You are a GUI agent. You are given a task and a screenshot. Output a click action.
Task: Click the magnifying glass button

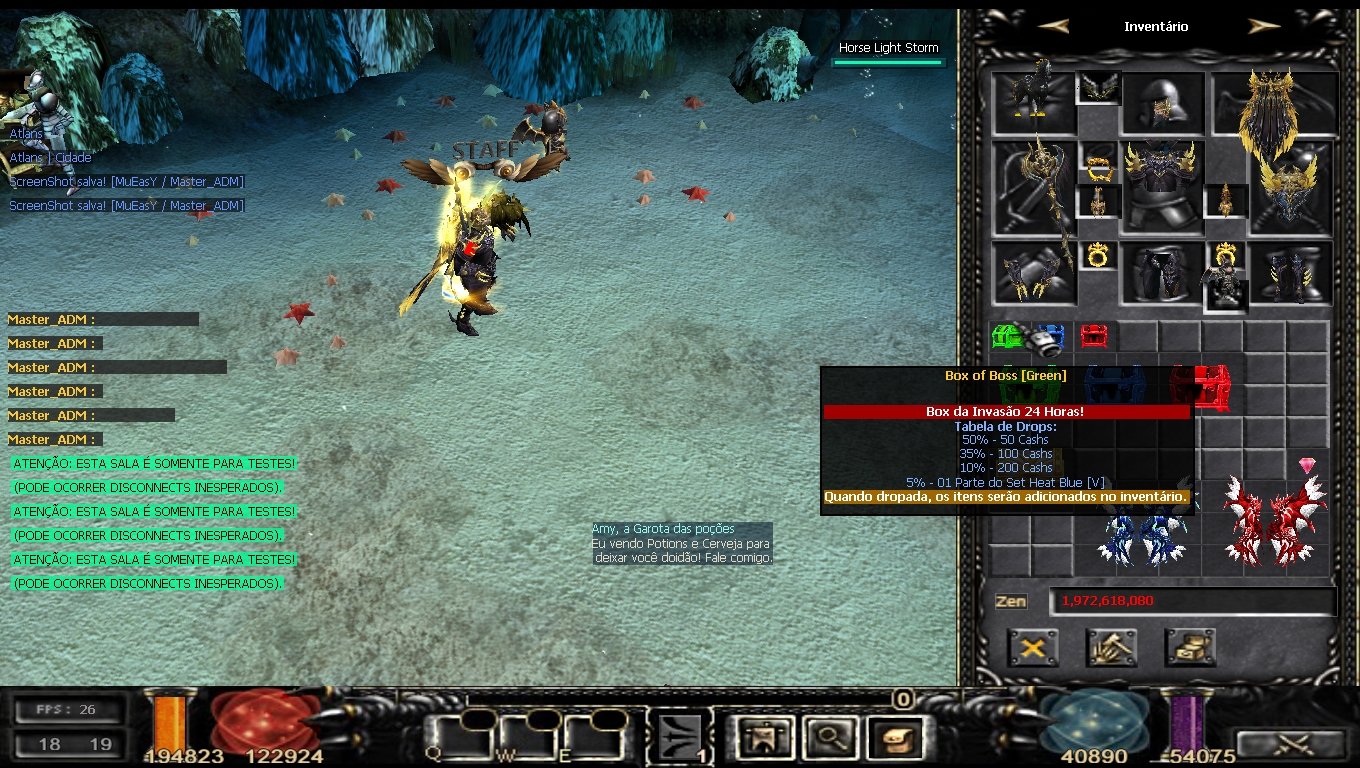point(827,740)
